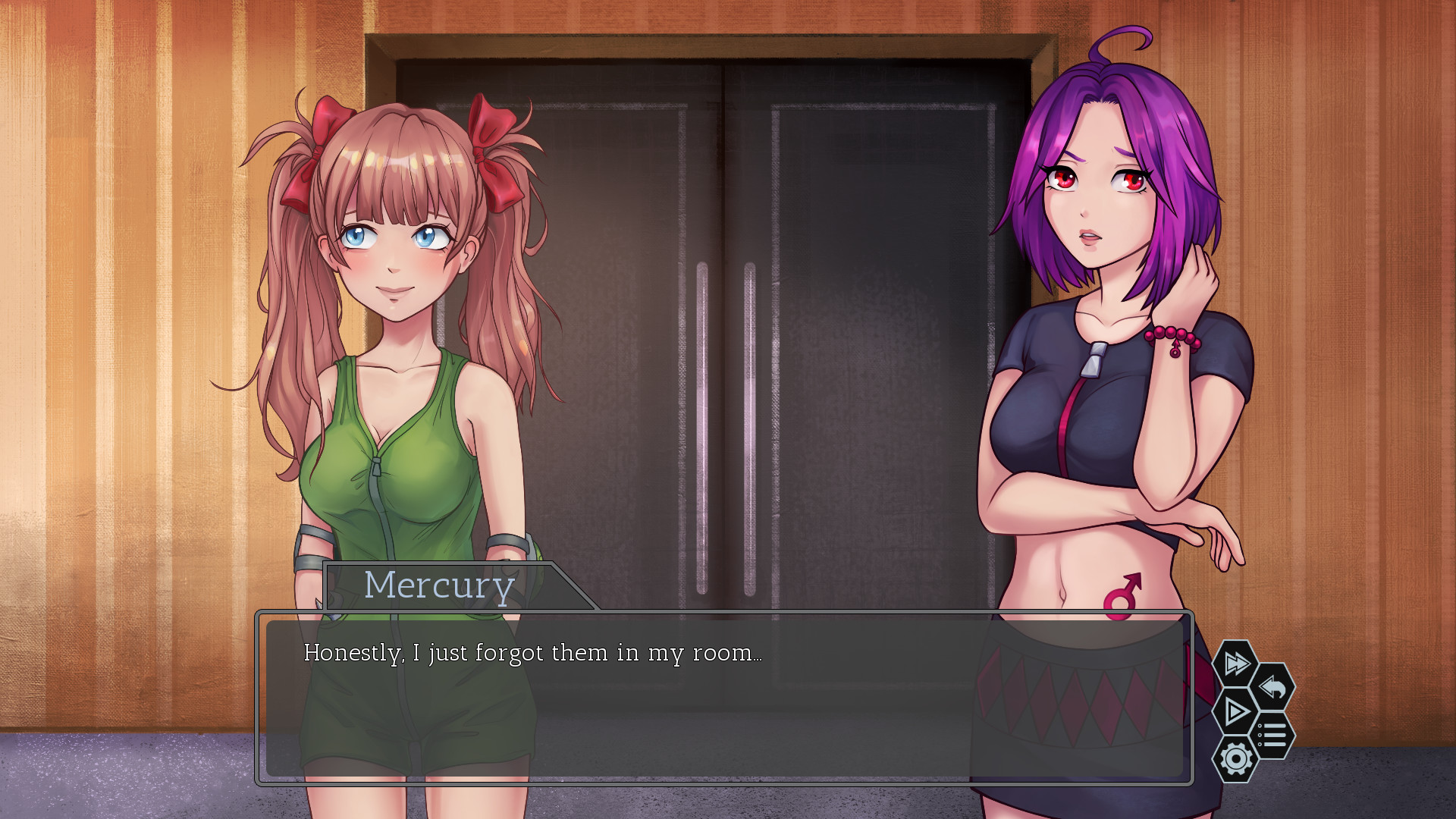Open the settings gear icon
The width and height of the screenshot is (1456, 819).
click(x=1236, y=759)
